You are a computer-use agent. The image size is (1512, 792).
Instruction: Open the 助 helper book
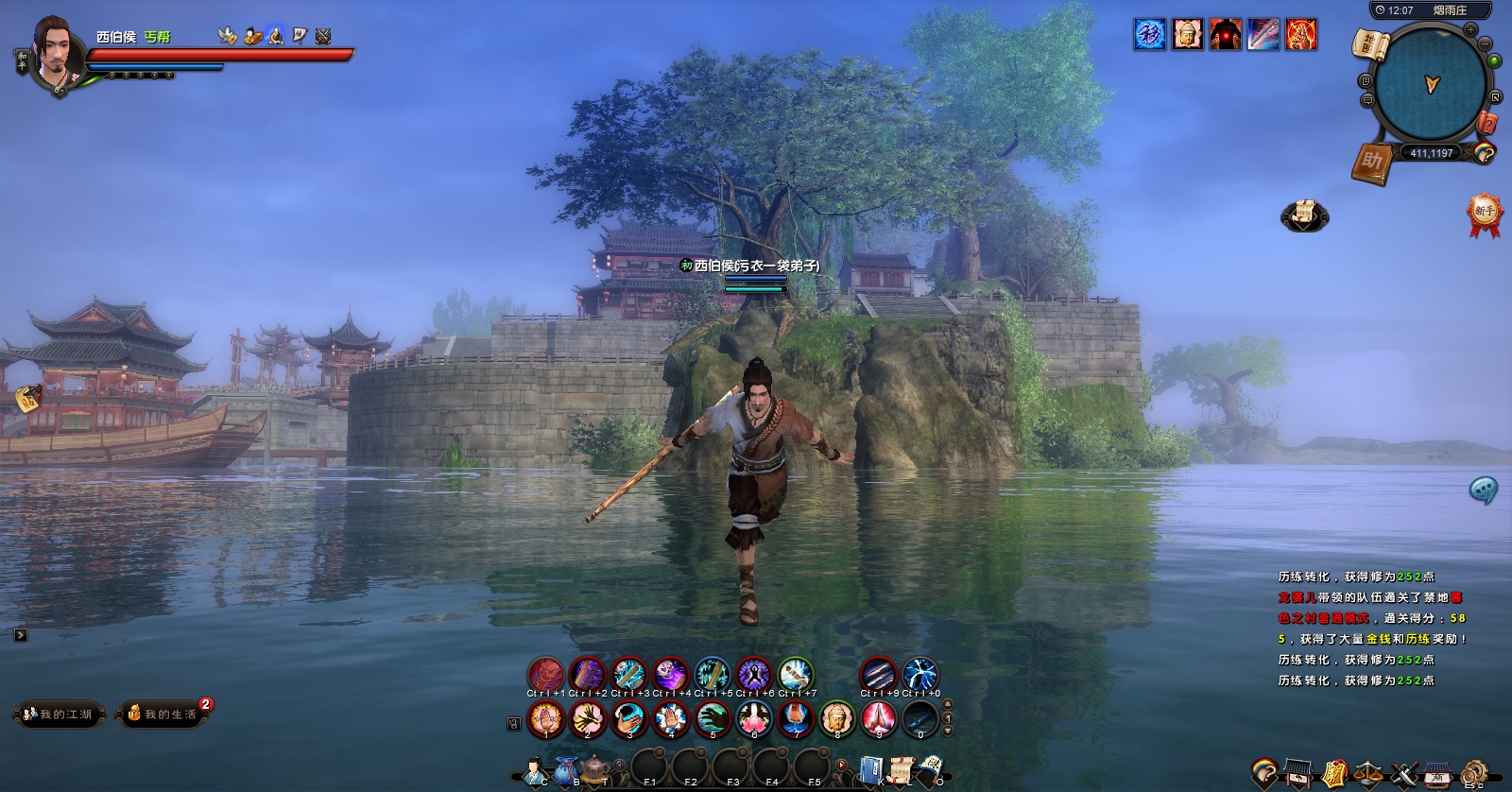(x=1371, y=164)
